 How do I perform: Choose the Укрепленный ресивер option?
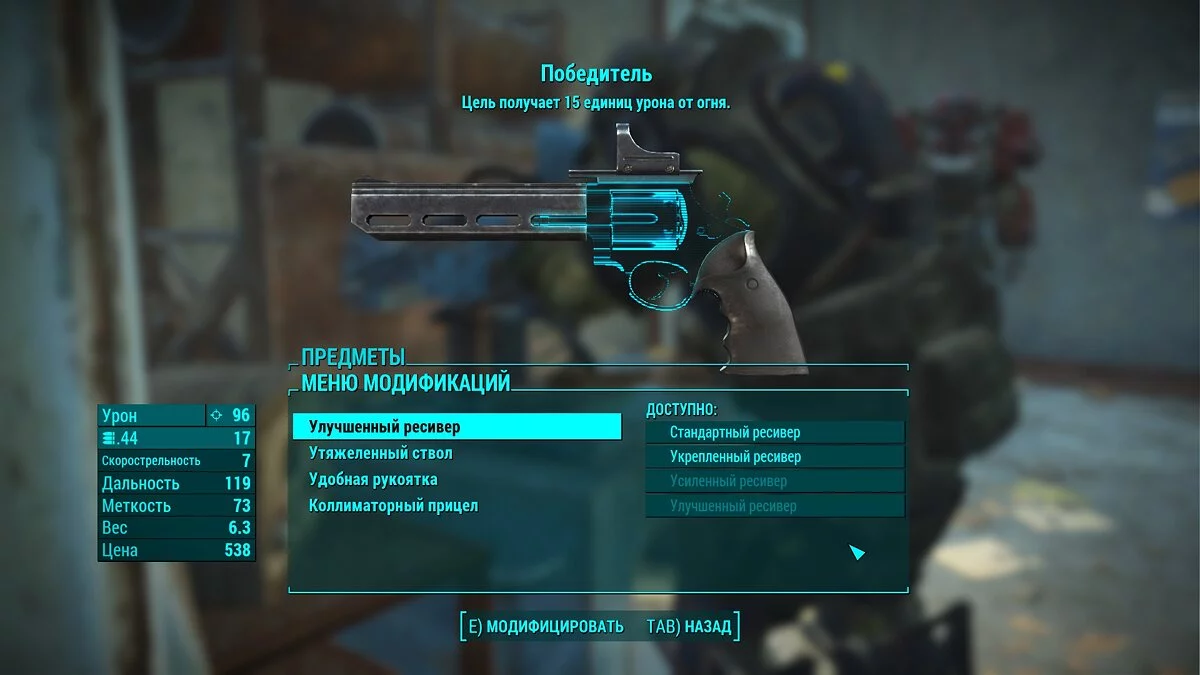(774, 457)
